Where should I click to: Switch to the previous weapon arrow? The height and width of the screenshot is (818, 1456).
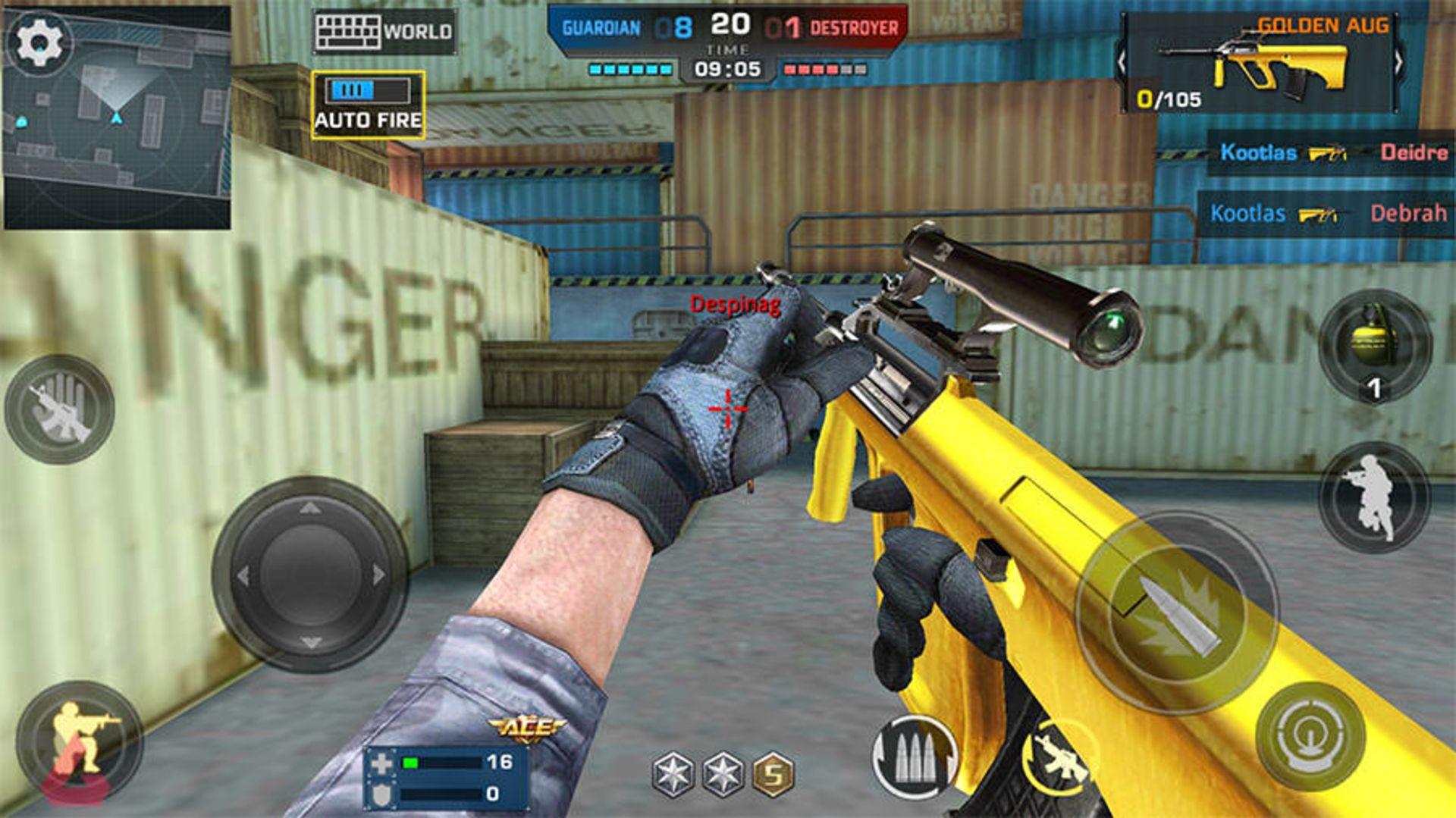point(1122,62)
